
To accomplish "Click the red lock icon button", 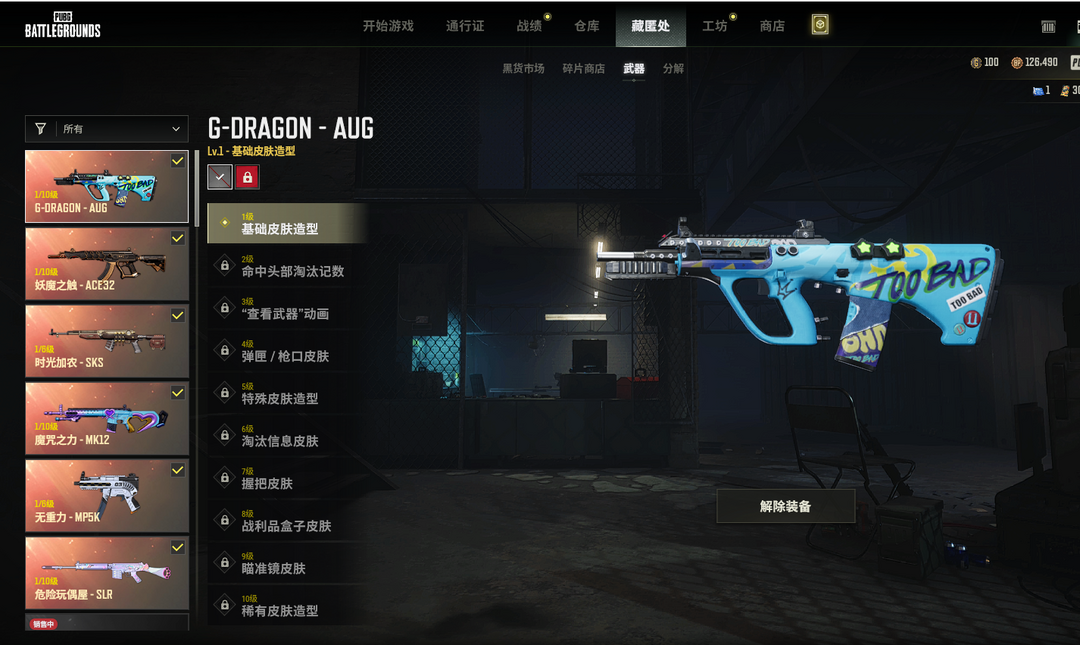I will pyautogui.click(x=247, y=177).
